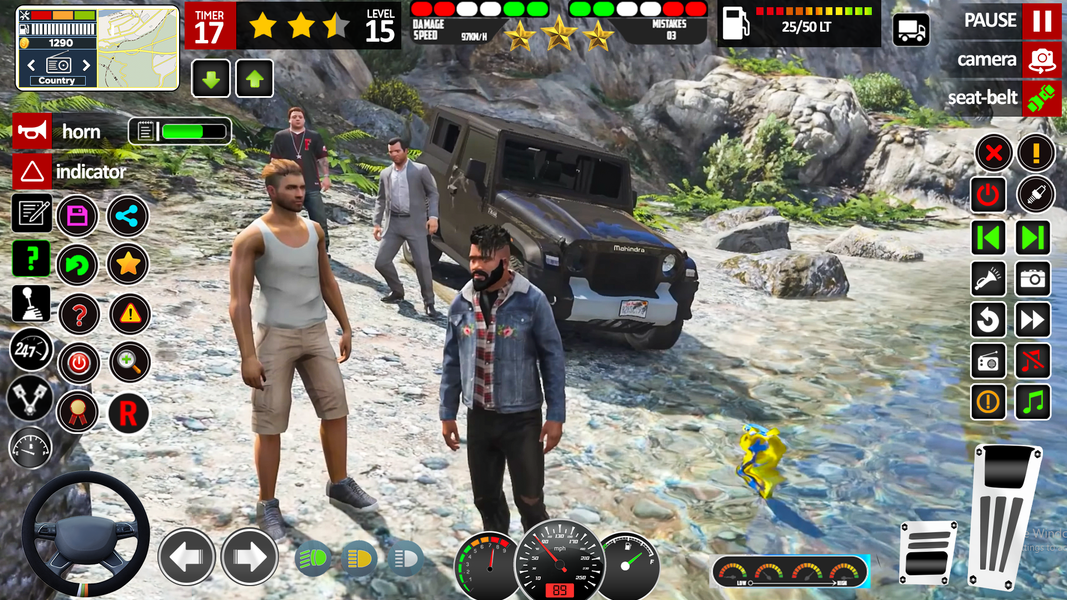Image resolution: width=1067 pixels, height=600 pixels.
Task: Activate the hazard indicator triangle
Action: 32,171
